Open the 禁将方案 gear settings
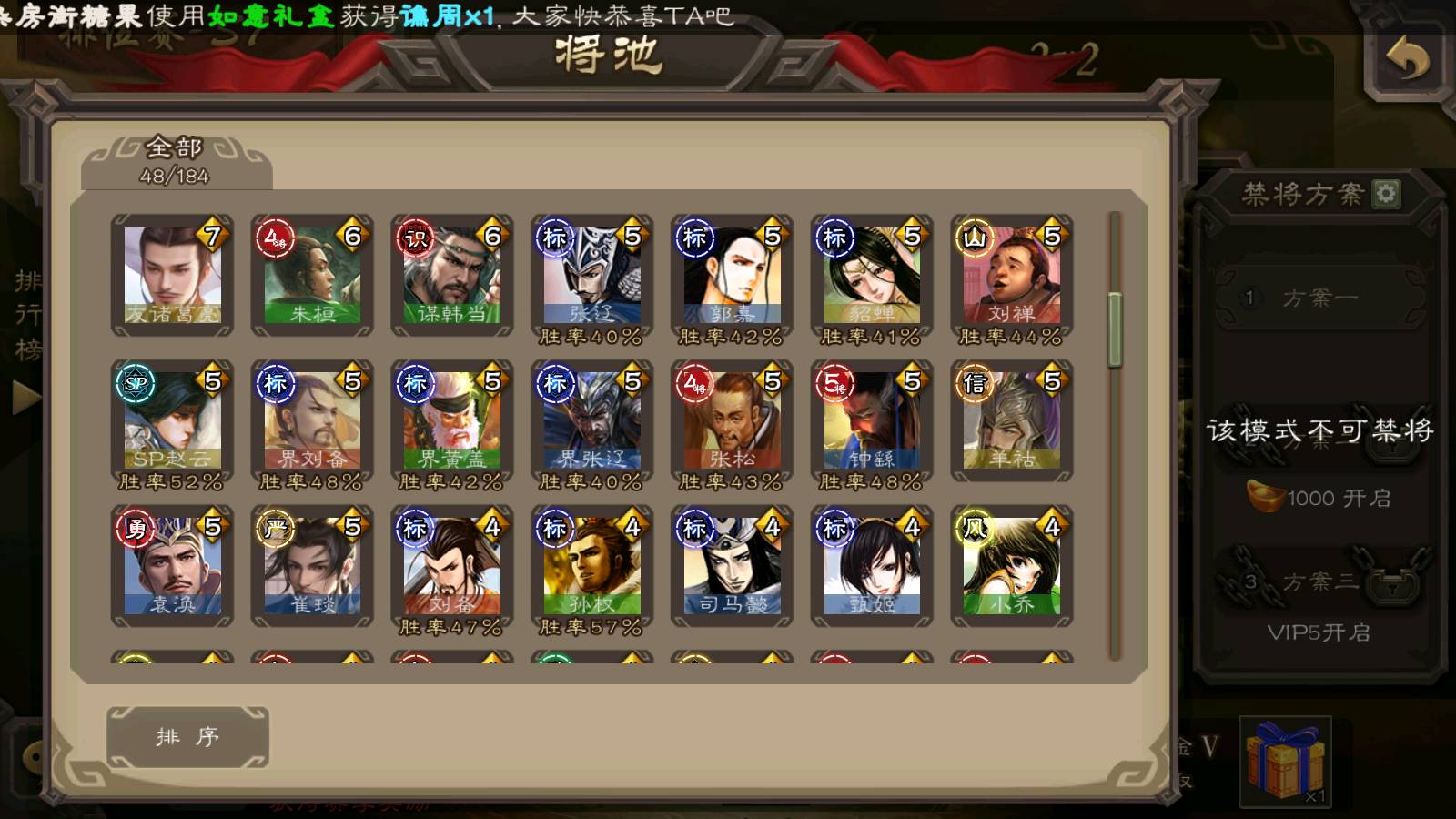The width and height of the screenshot is (1456, 819). coord(1386,194)
